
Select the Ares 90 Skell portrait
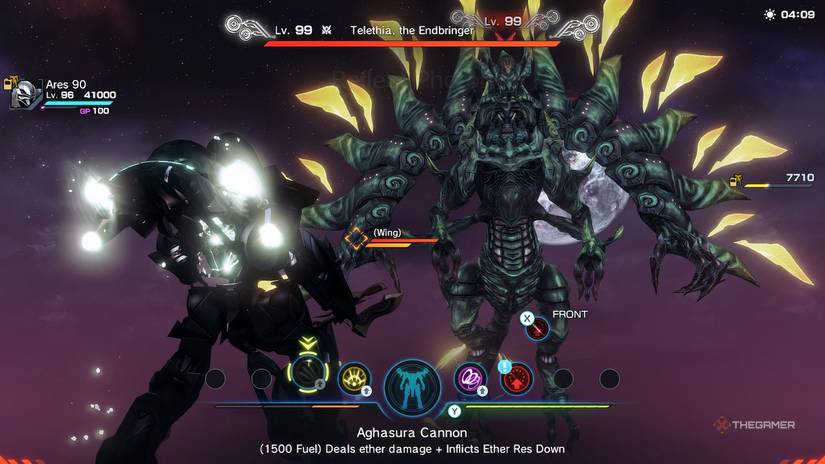tap(24, 93)
